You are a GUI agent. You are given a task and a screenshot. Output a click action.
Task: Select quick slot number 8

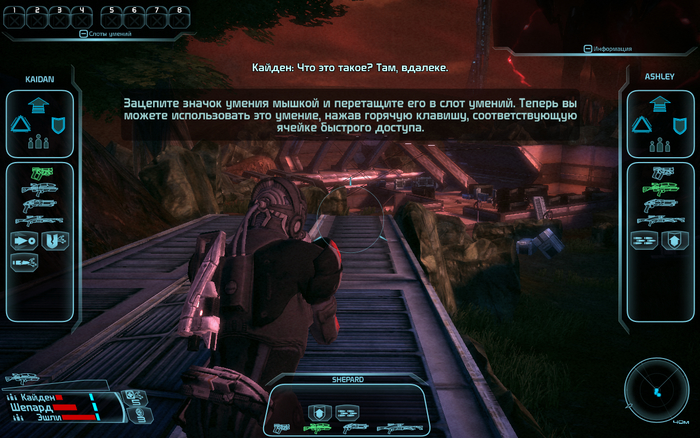click(x=179, y=16)
